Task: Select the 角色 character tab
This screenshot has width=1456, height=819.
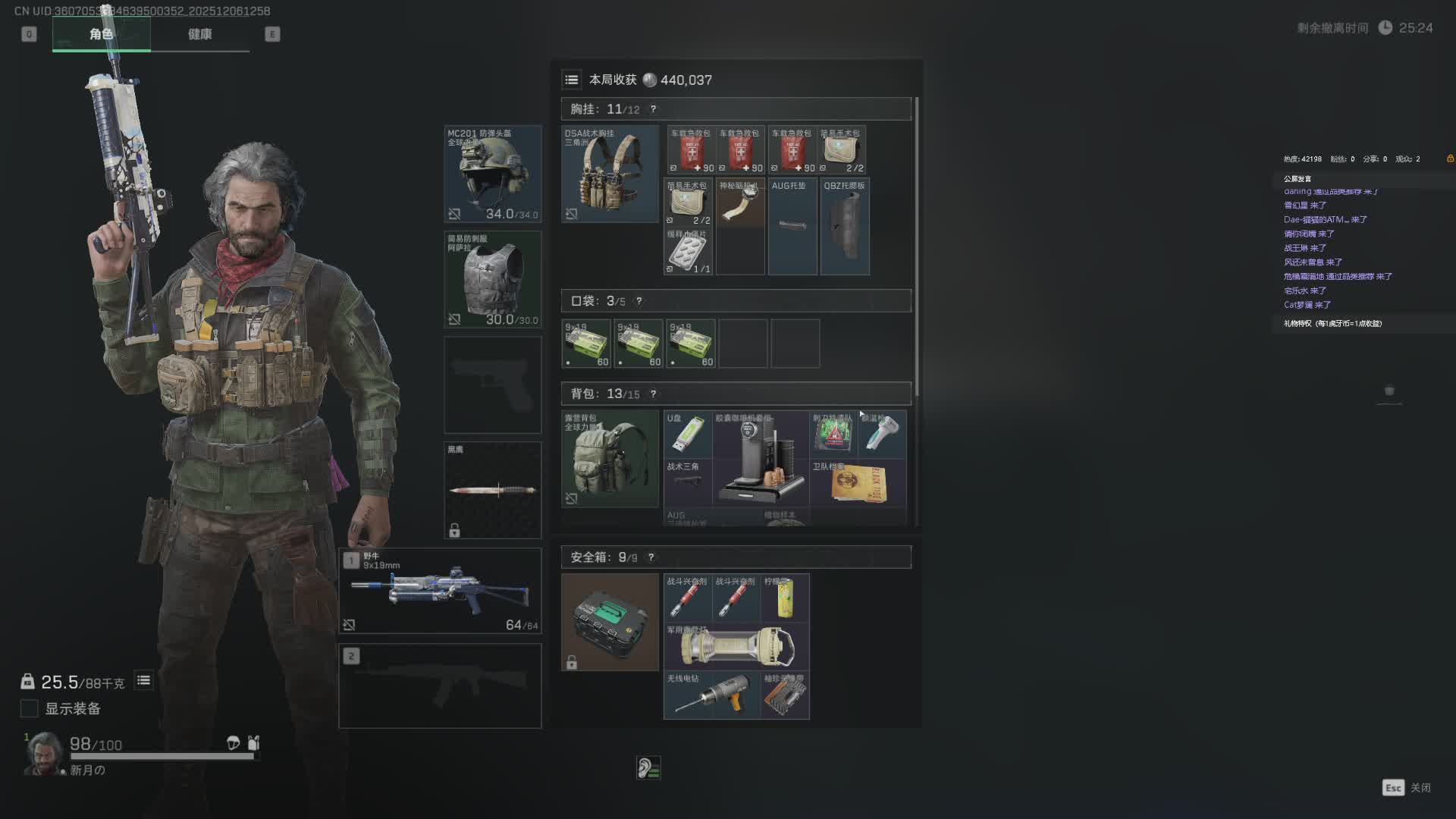Action: pyautogui.click(x=101, y=34)
